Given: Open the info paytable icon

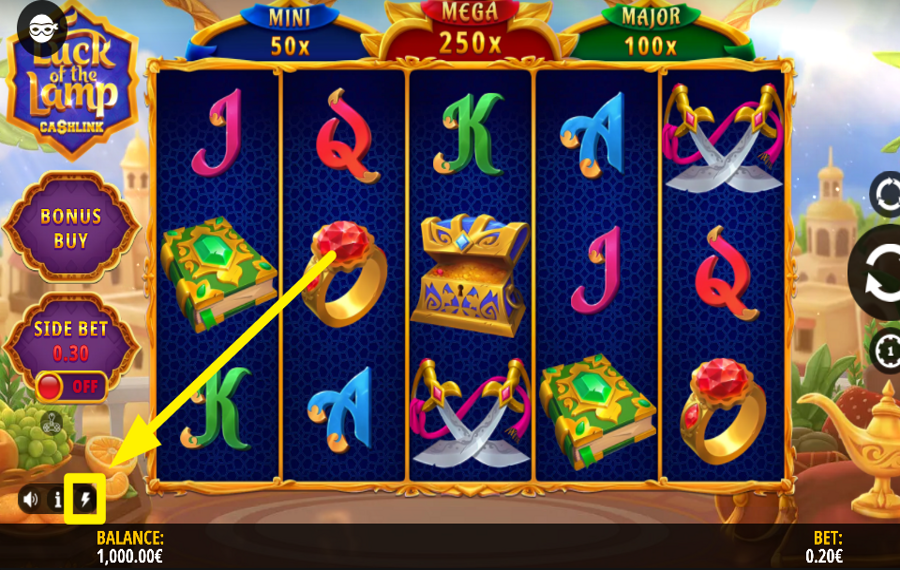Looking at the screenshot, I should coord(58,498).
